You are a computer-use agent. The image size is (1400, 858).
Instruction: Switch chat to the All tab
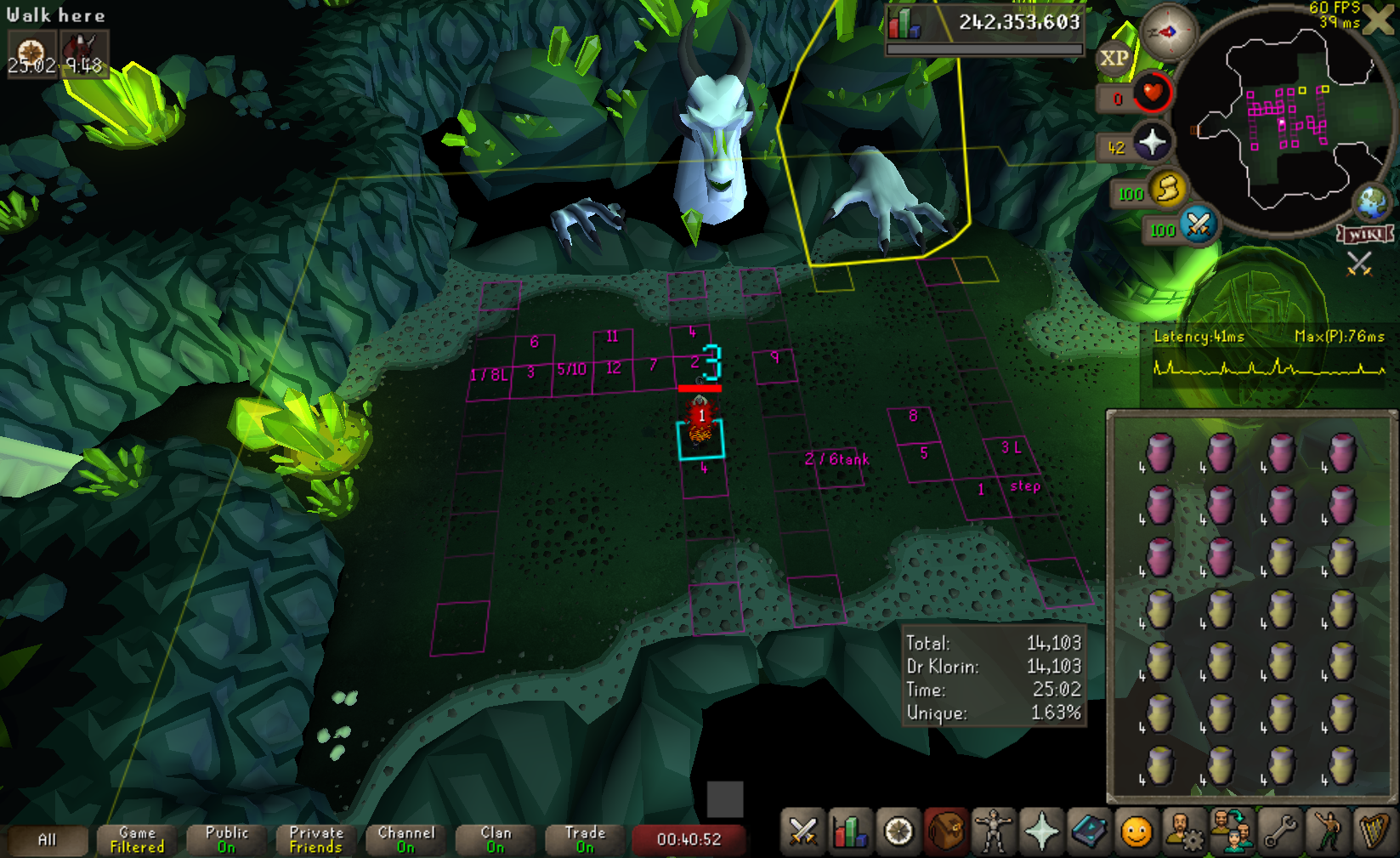[x=48, y=840]
